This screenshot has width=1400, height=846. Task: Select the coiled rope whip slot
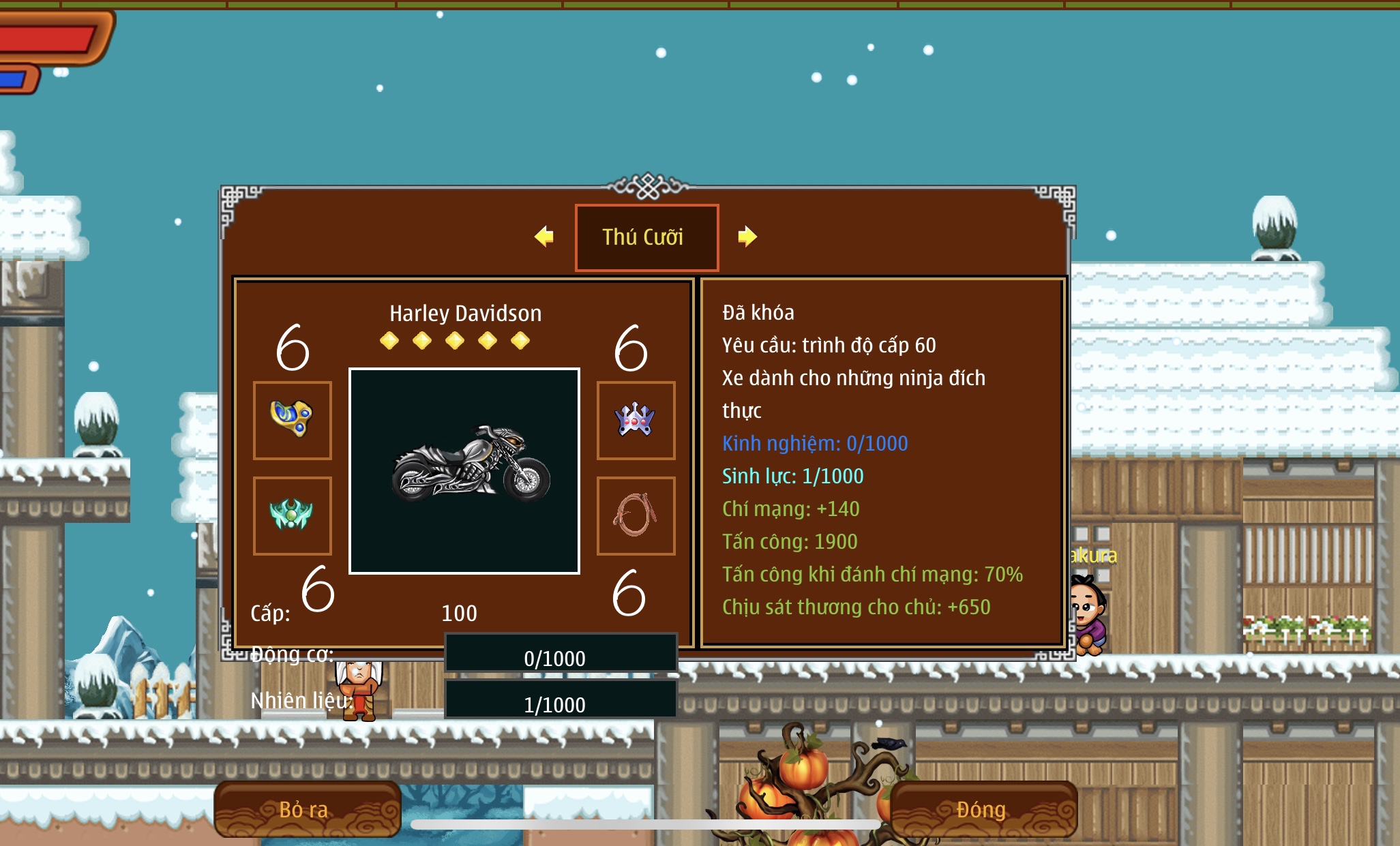(x=636, y=515)
